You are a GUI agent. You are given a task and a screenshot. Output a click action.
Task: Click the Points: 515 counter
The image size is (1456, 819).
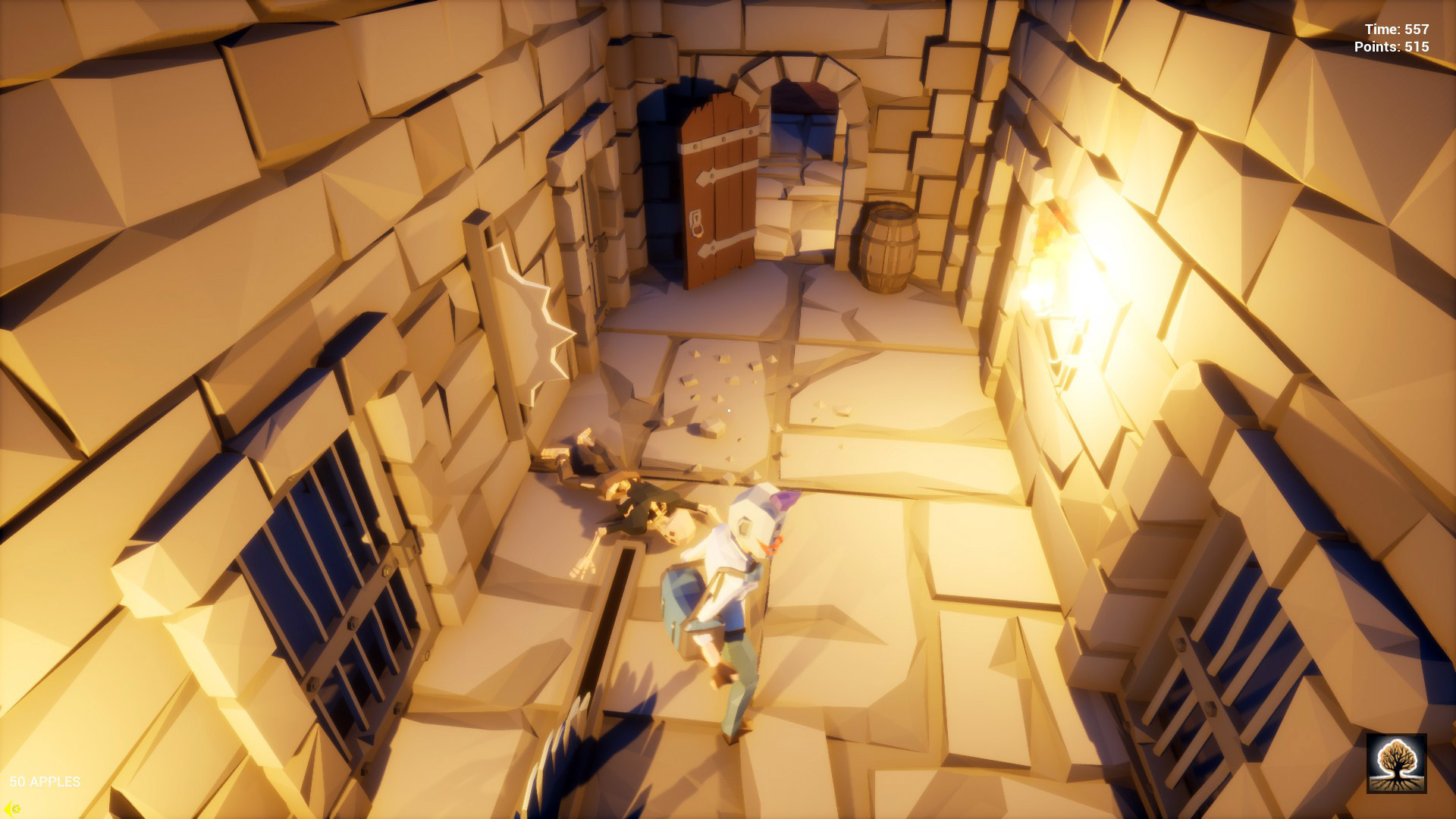(1394, 47)
